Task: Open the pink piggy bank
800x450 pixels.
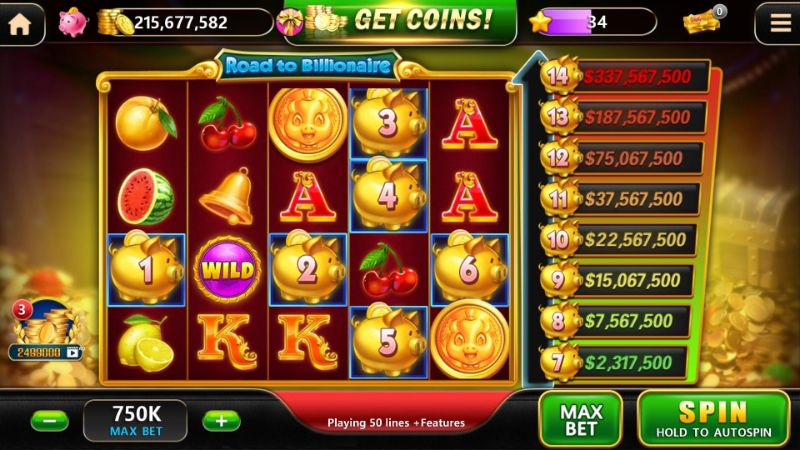Action: pos(72,22)
